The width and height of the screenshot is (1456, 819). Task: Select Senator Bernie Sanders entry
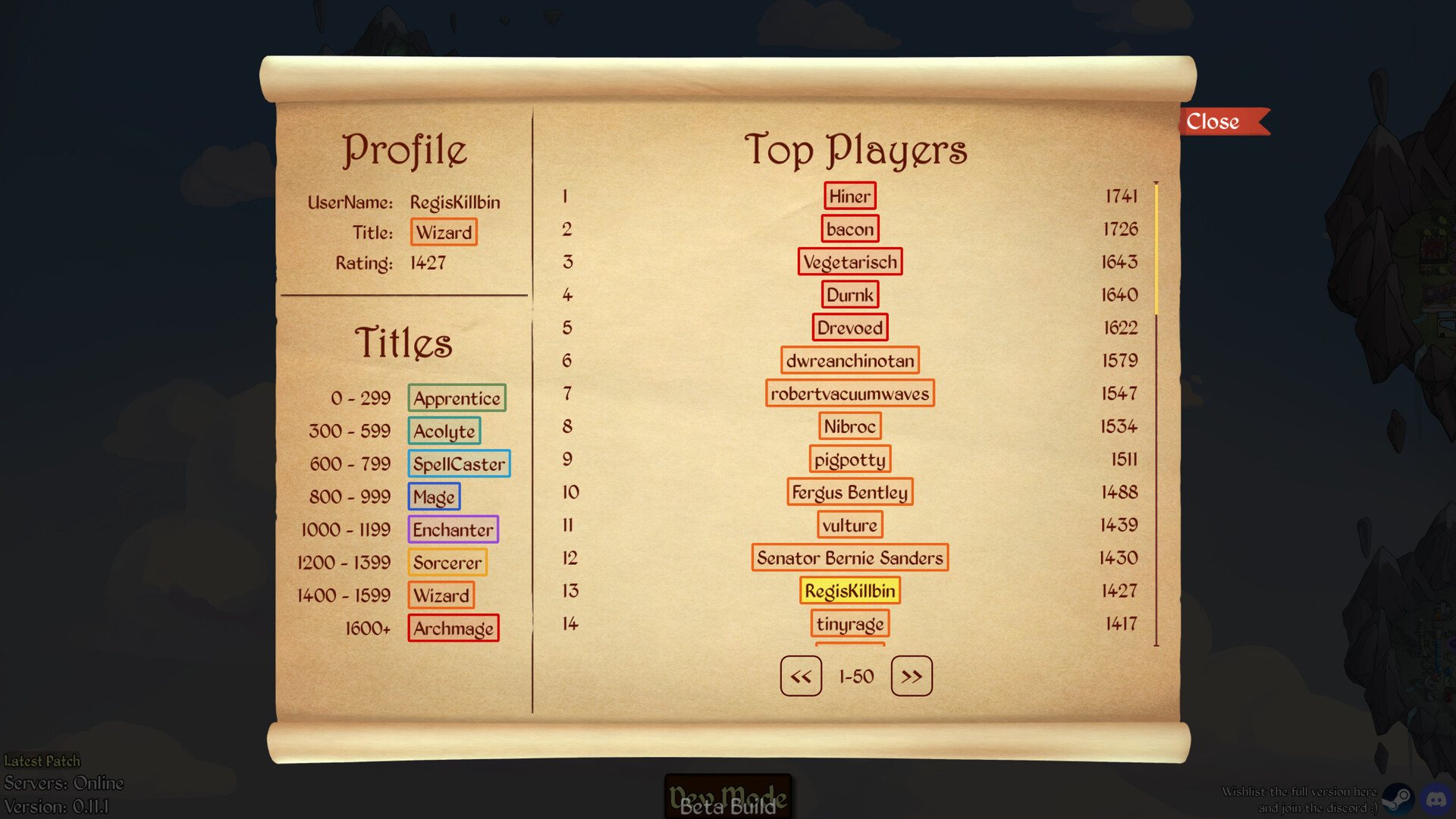849,558
